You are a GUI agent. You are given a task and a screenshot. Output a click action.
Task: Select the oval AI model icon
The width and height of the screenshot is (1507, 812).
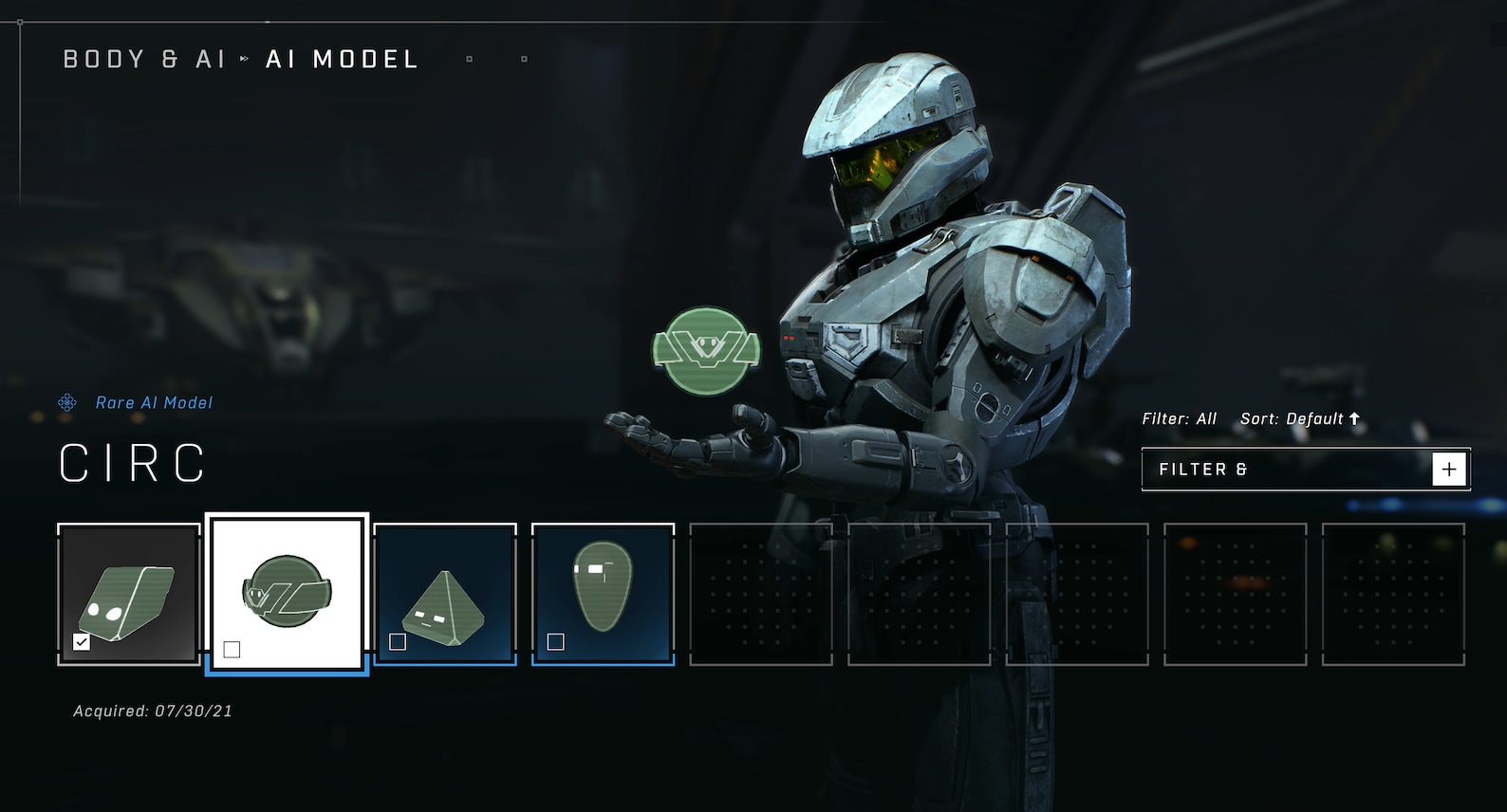point(600,588)
